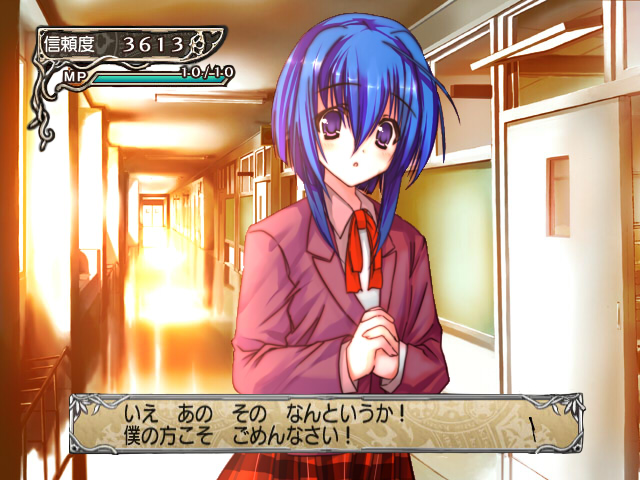Click the dialogue text box to continue
This screenshot has height=480, width=640.
(x=320, y=423)
